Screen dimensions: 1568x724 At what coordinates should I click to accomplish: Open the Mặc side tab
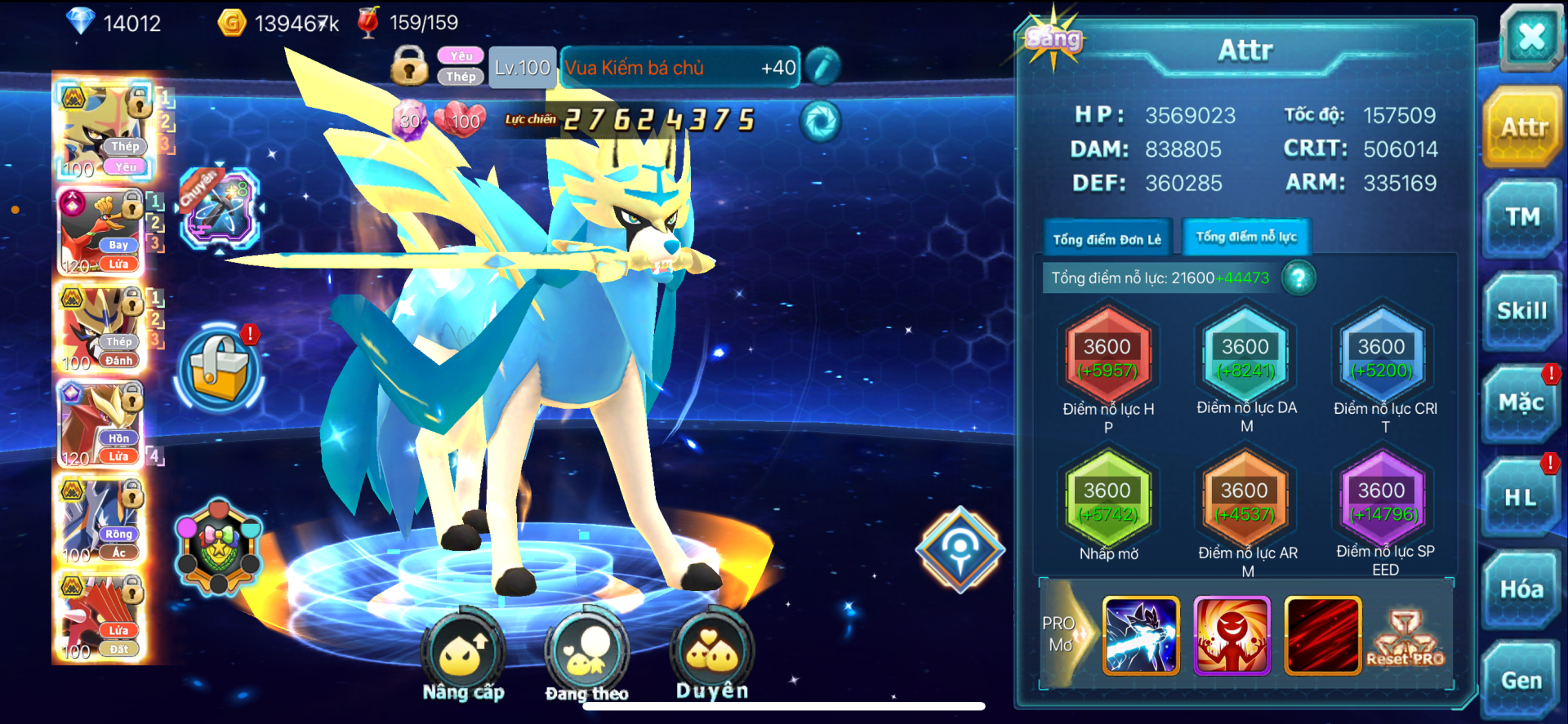pos(1521,403)
